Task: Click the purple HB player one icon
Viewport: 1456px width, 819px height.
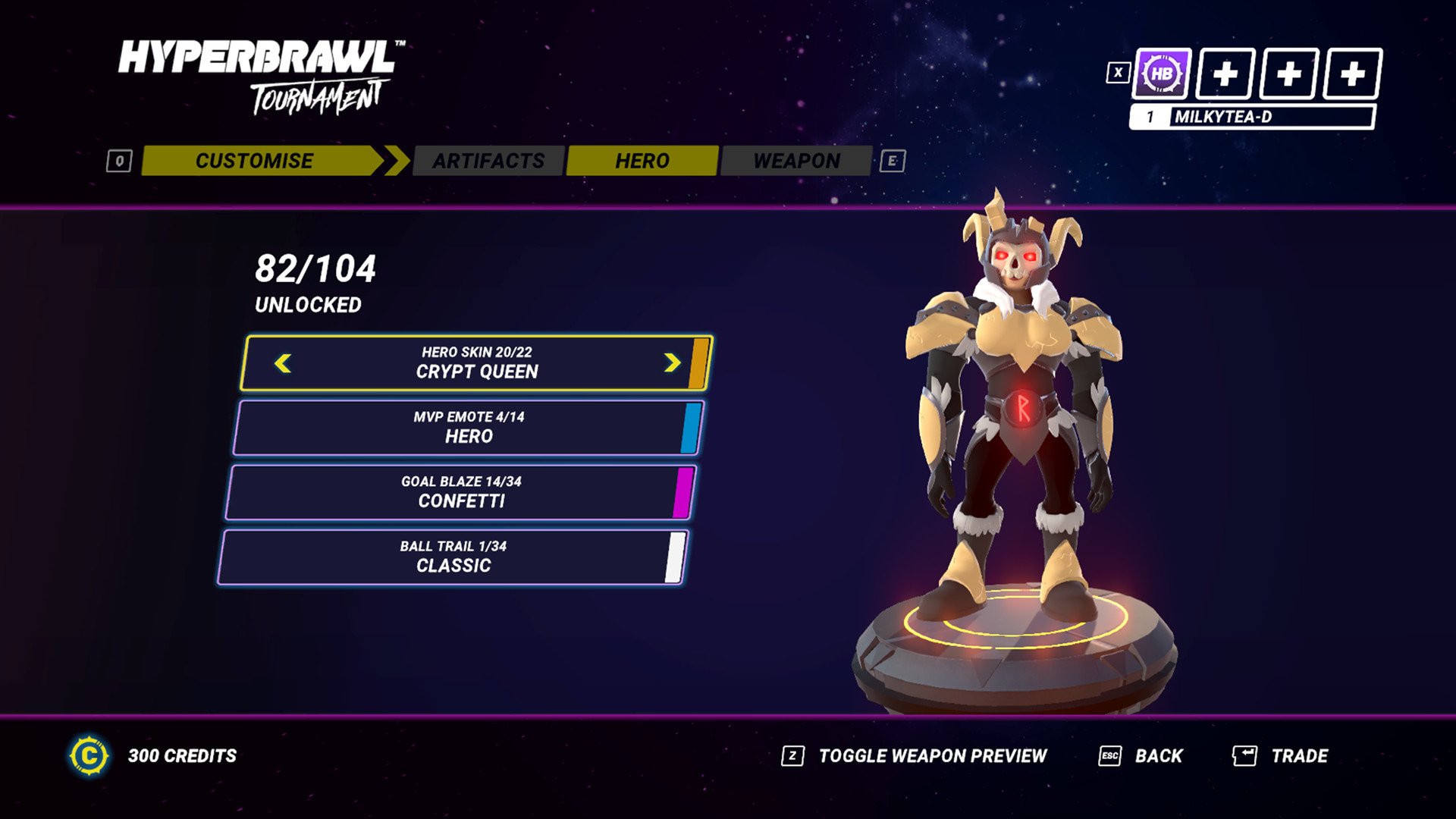Action: click(x=1161, y=74)
